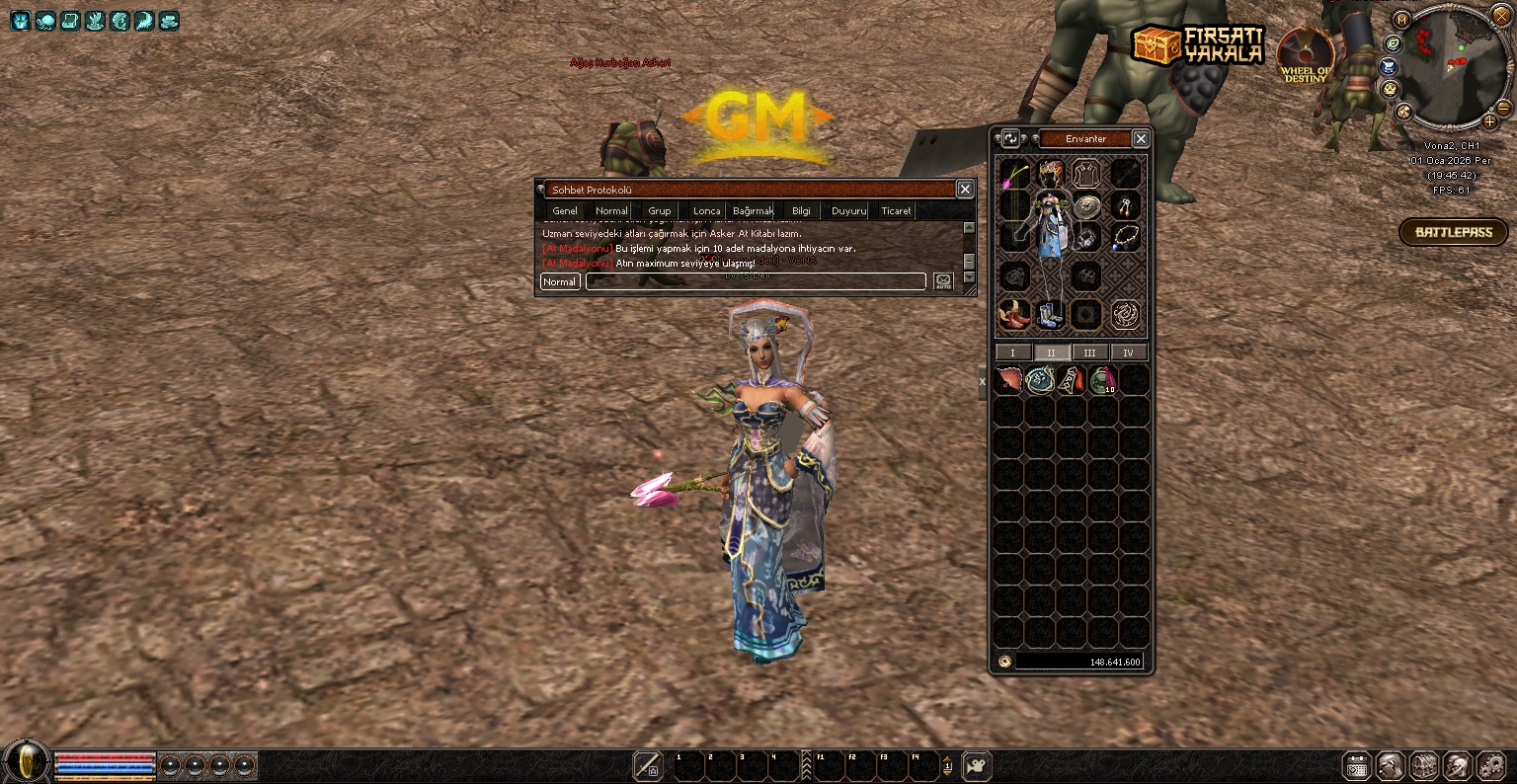Switch to inventory page III

tap(1089, 353)
